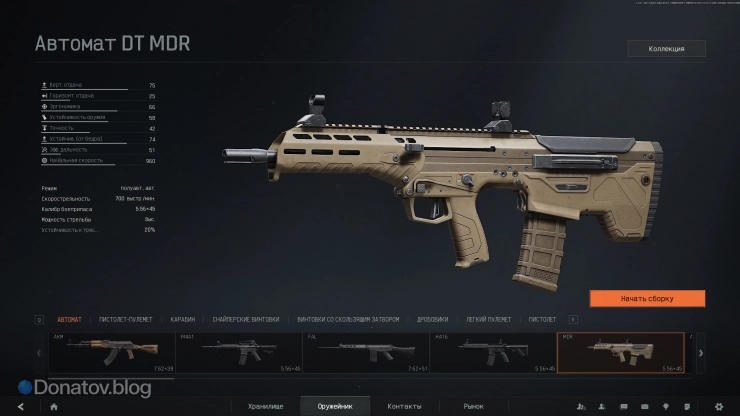Select the Легкий пулемет category tab
This screenshot has height=416, width=740.
489,319
